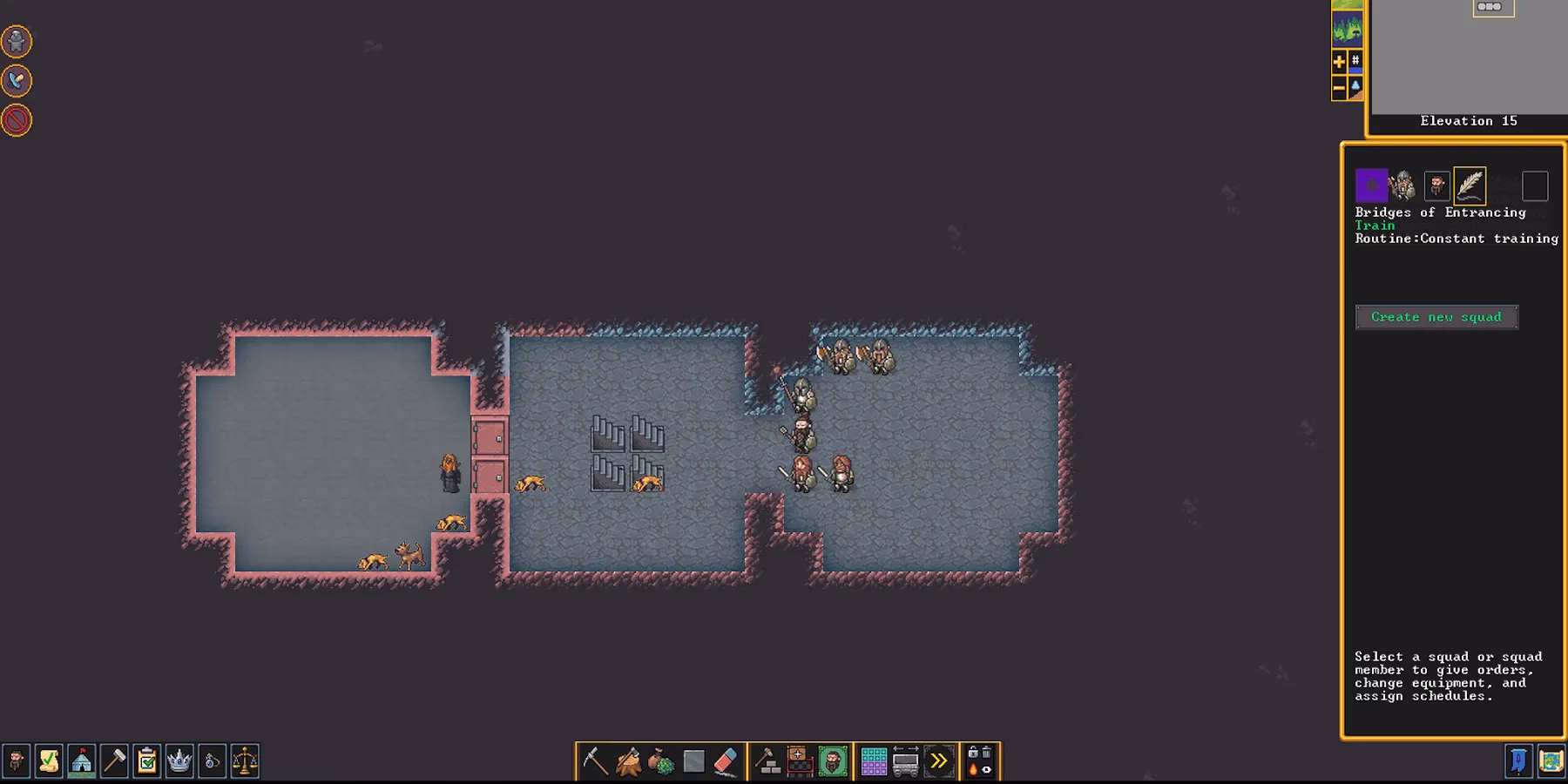Screen dimensions: 1568x784
Task: Select the gather plants tool
Action: (x=660, y=760)
